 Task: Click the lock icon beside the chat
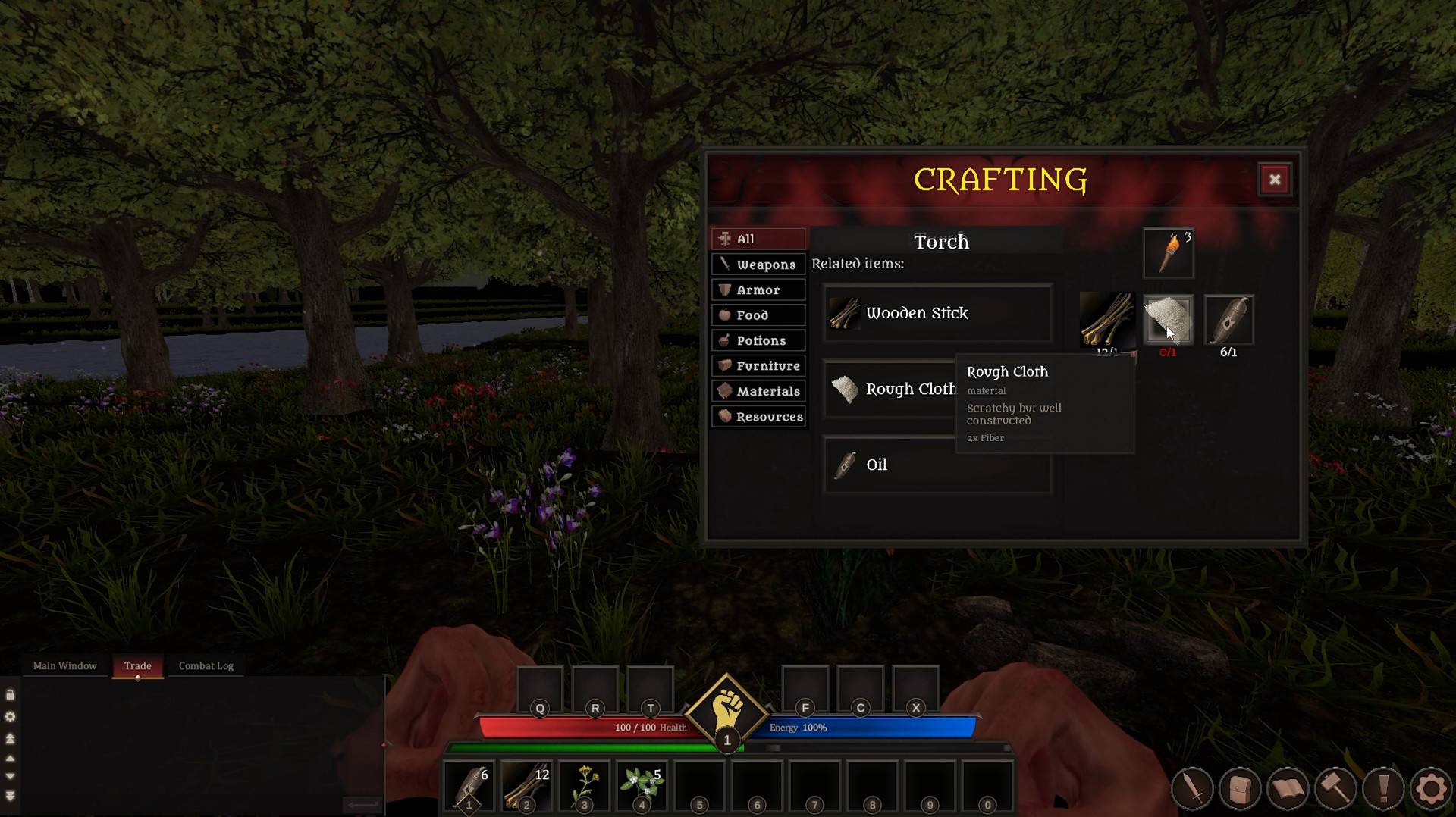(11, 694)
